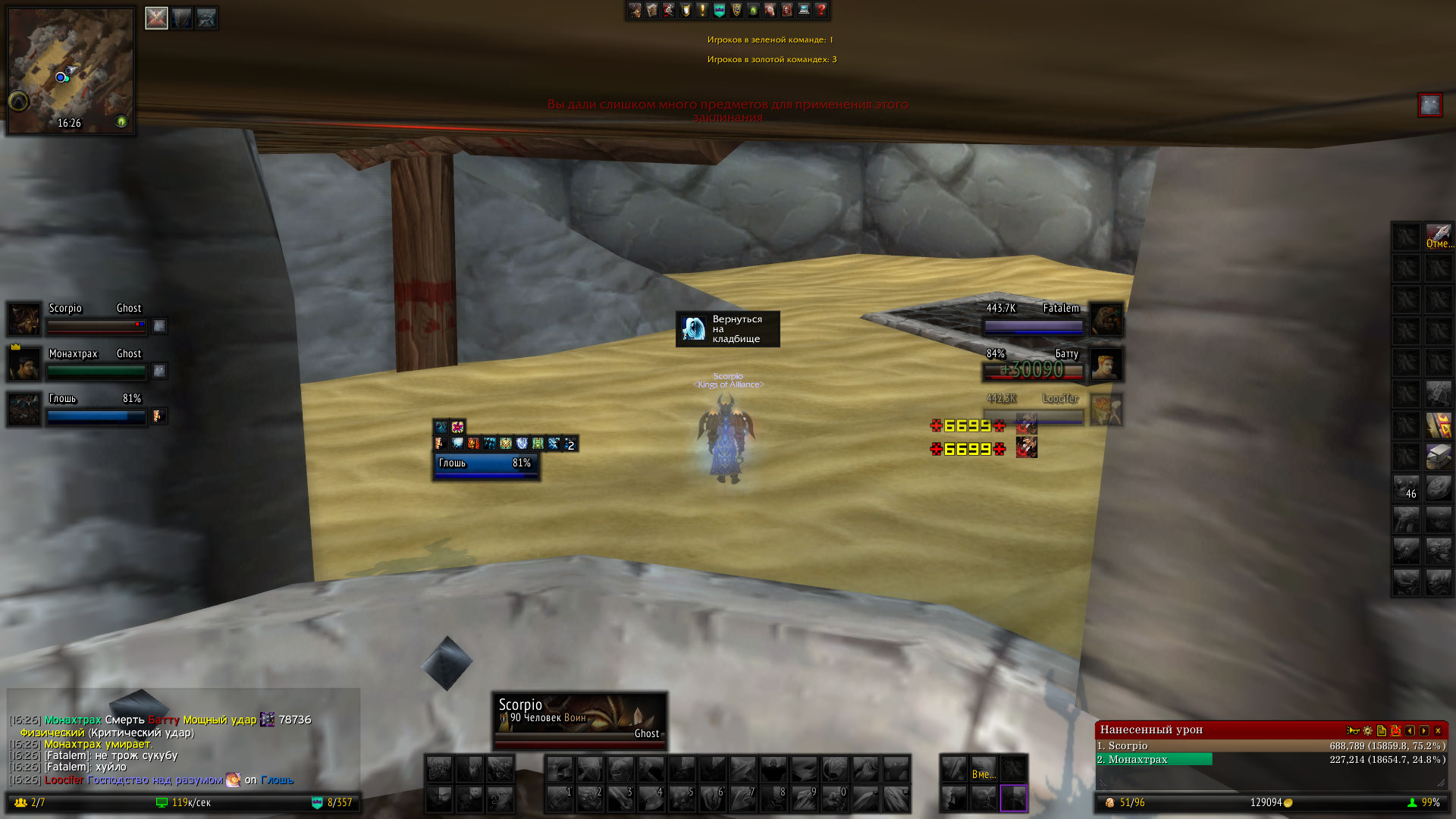Open the bag slots 51/96 indicator
This screenshot has height=819, width=1456.
(x=1125, y=802)
